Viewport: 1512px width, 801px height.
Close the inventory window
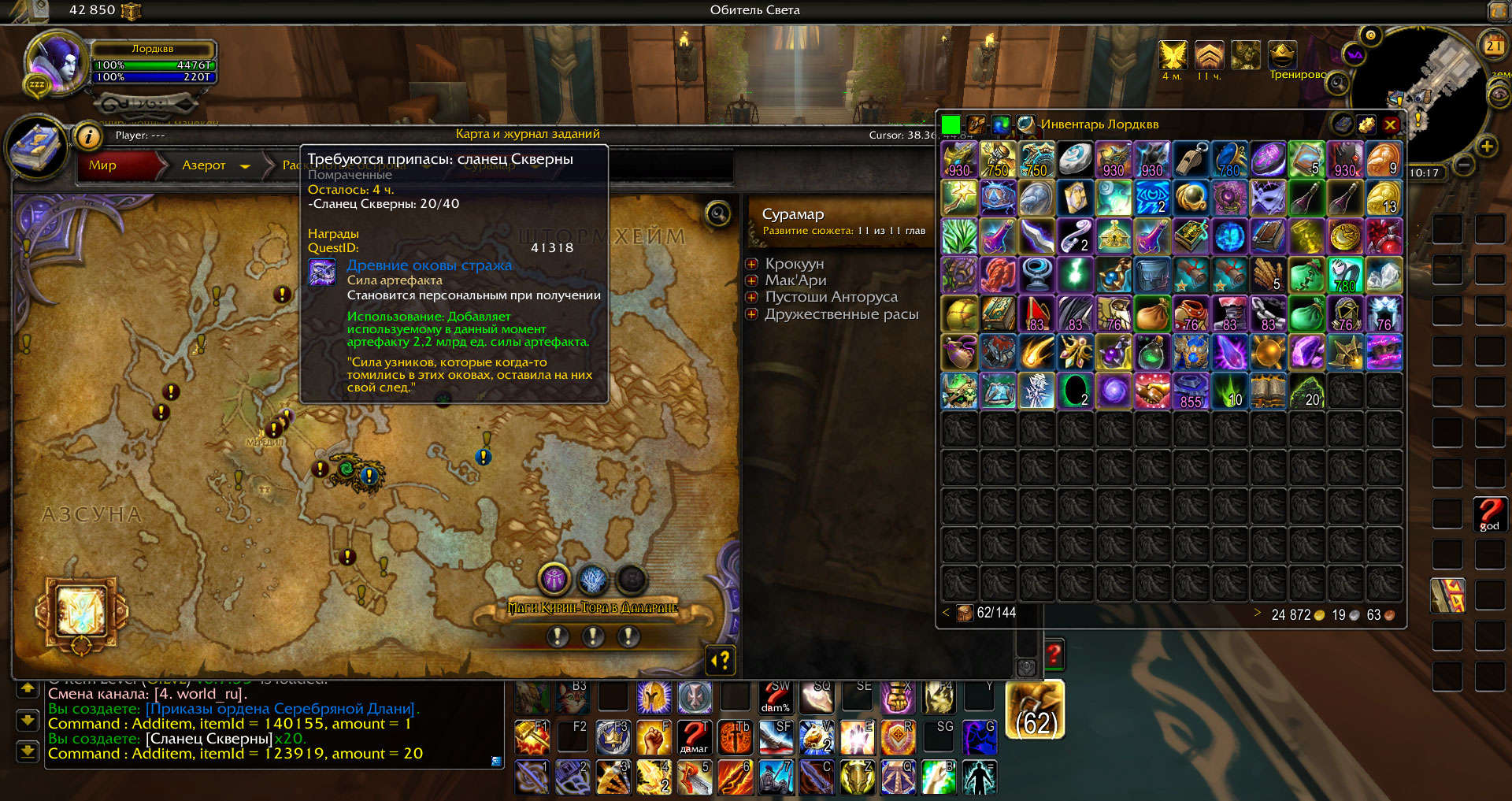(1391, 124)
